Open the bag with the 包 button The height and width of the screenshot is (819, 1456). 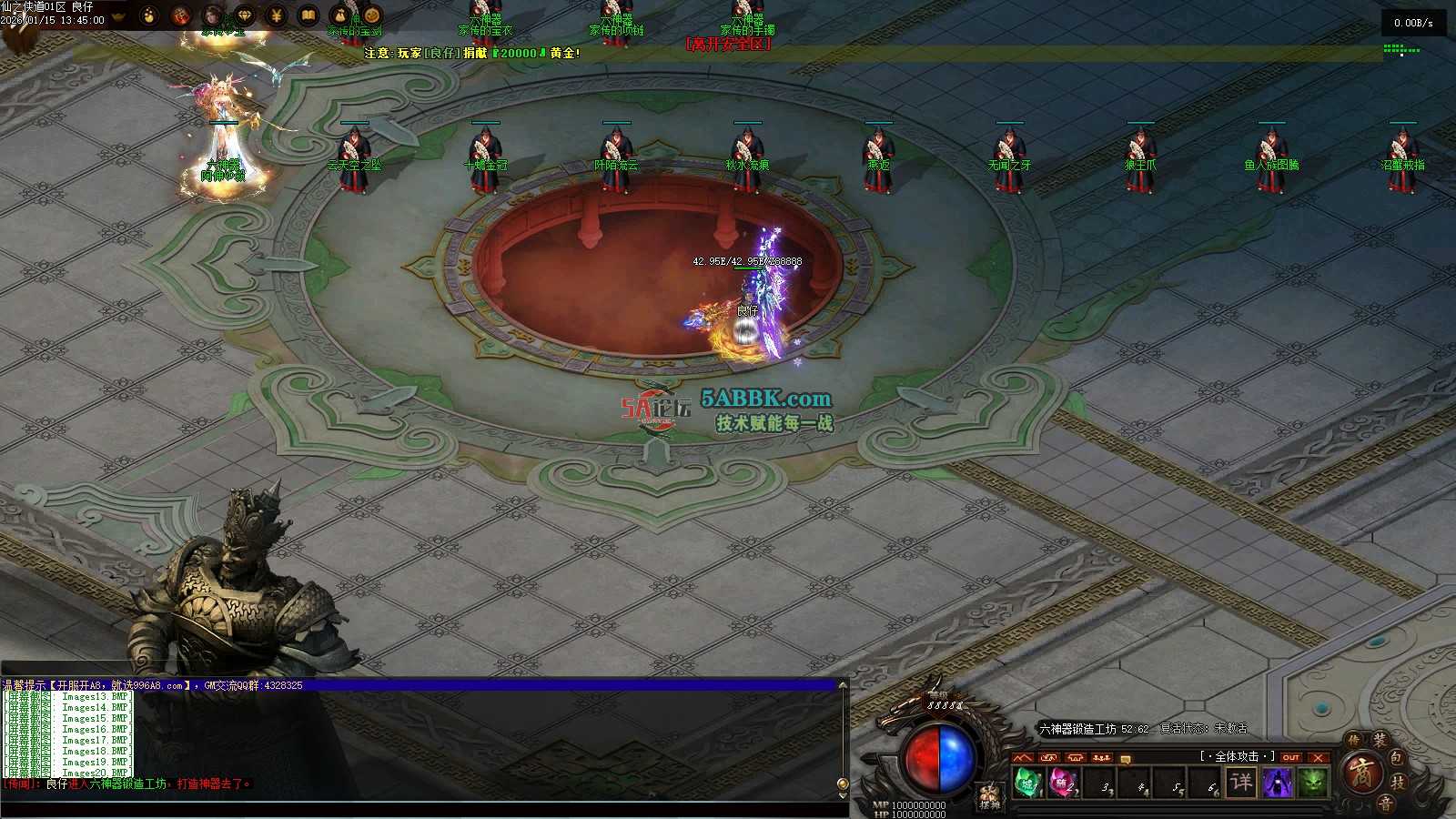(1397, 757)
